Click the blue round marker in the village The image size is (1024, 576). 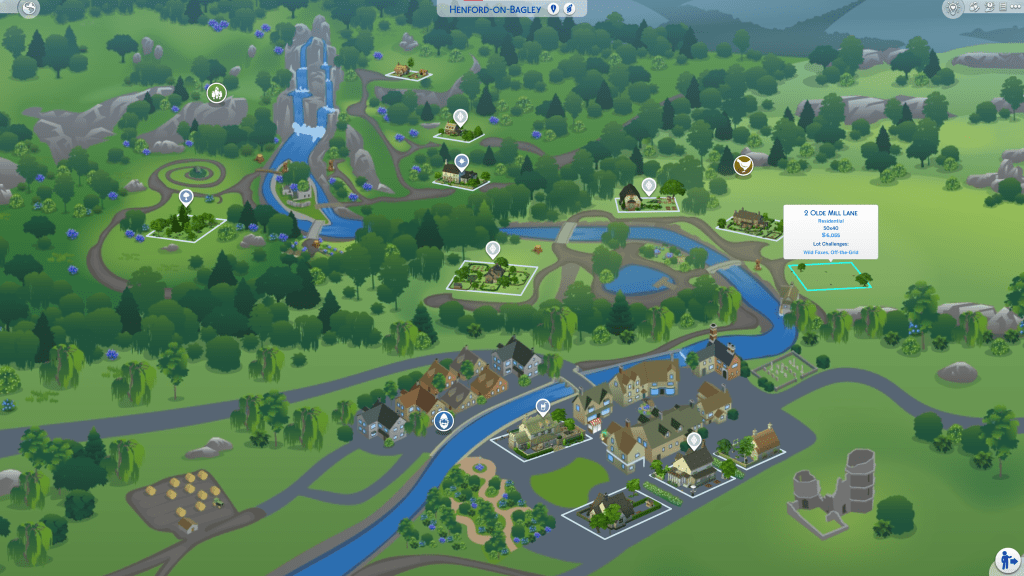[x=443, y=421]
